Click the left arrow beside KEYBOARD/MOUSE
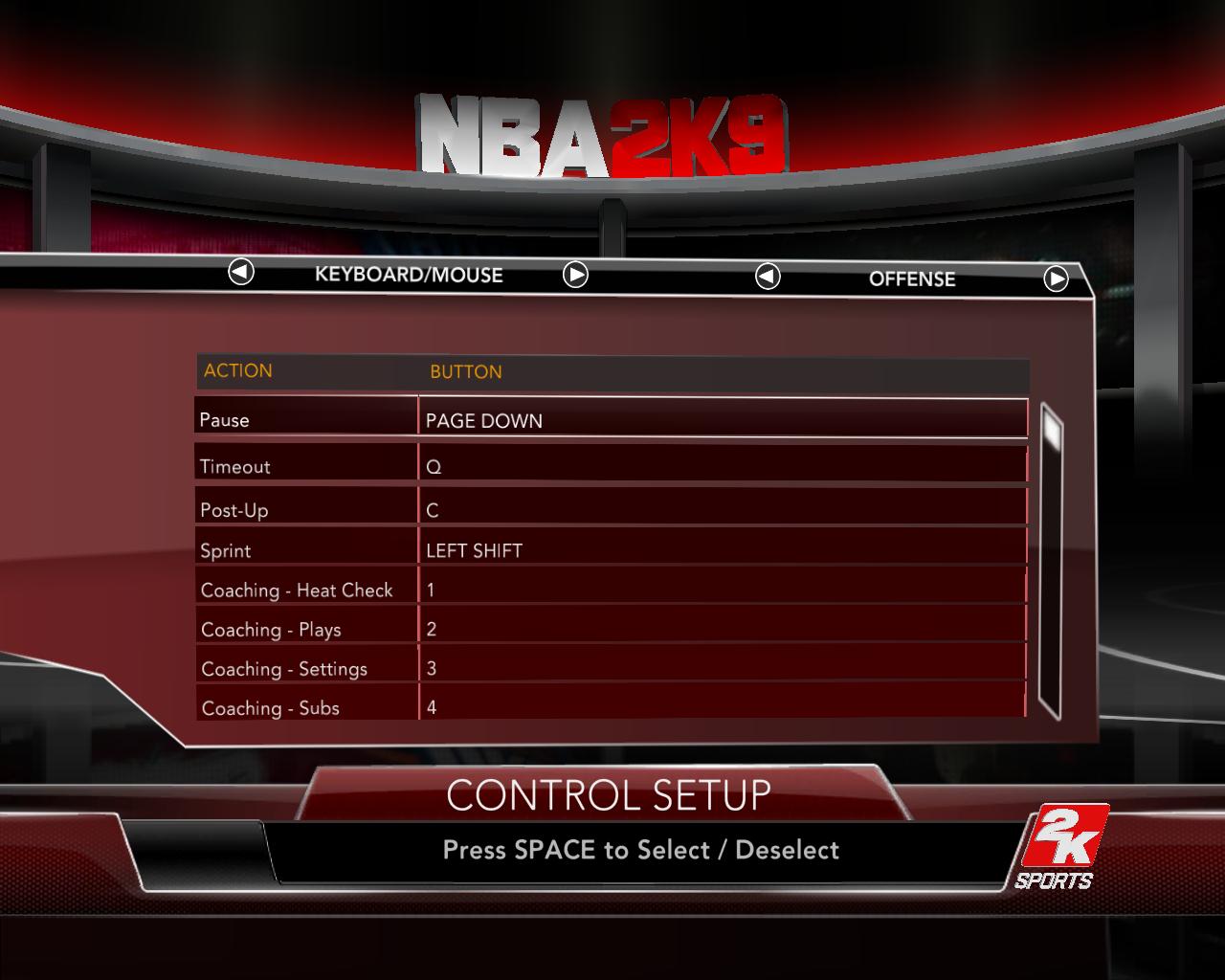This screenshot has height=980, width=1225. (x=241, y=275)
